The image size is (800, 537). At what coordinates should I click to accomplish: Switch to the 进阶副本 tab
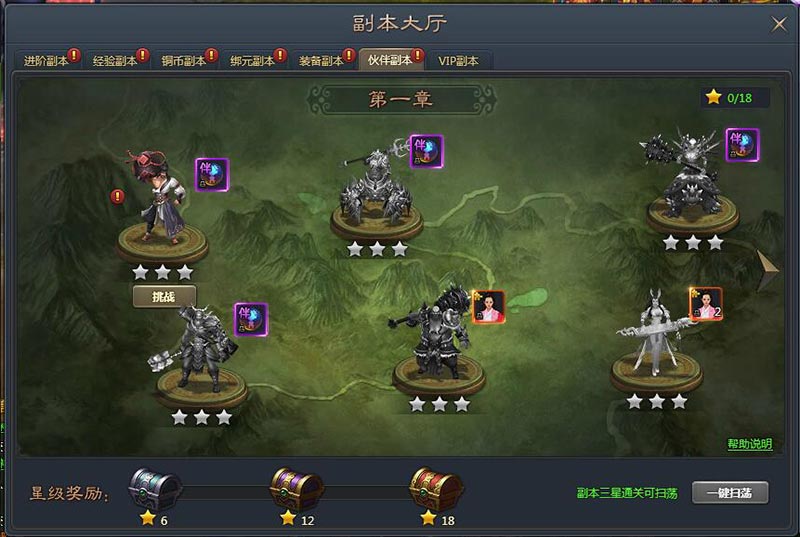tap(46, 60)
